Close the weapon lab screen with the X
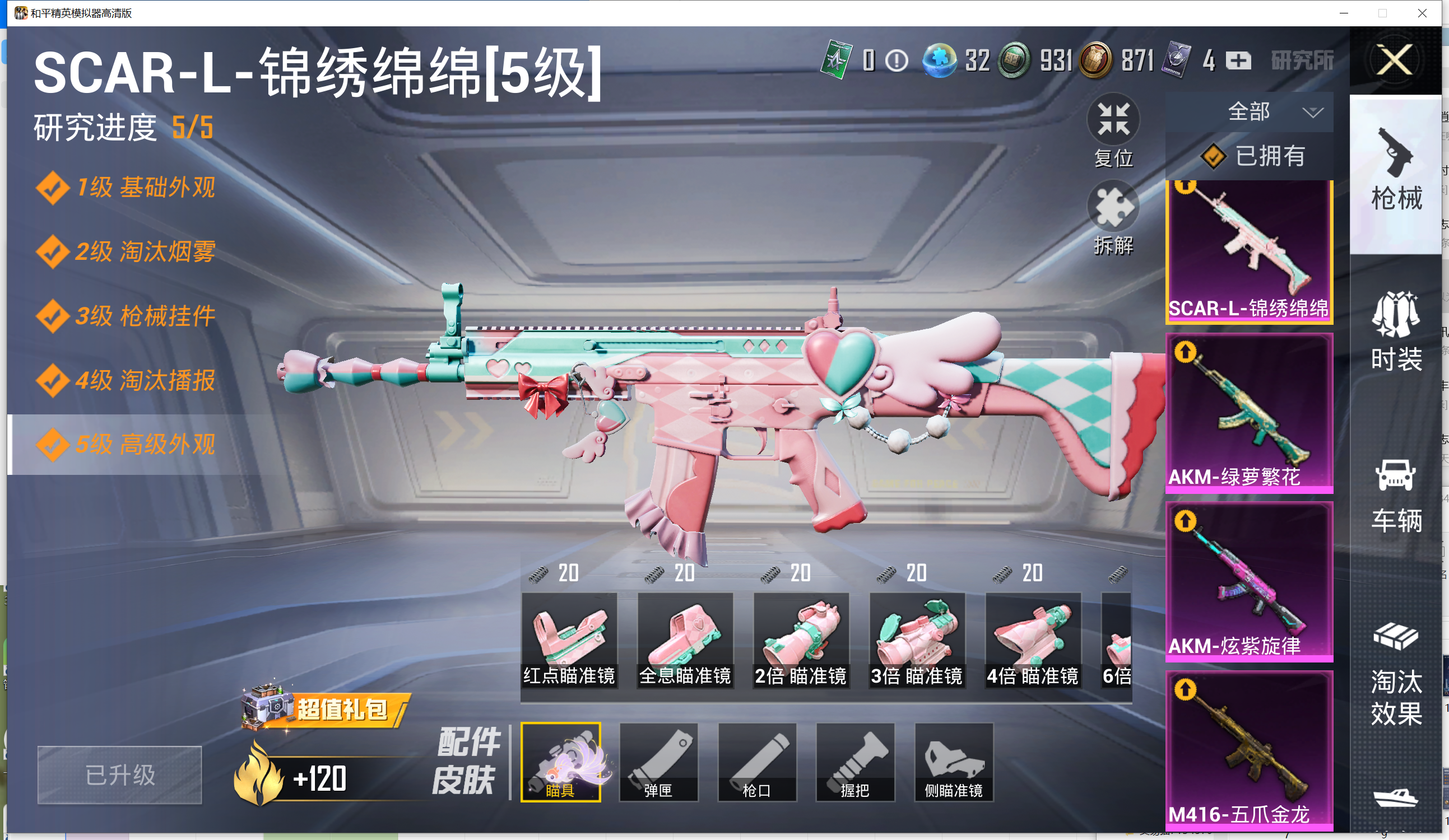 coord(1395,60)
